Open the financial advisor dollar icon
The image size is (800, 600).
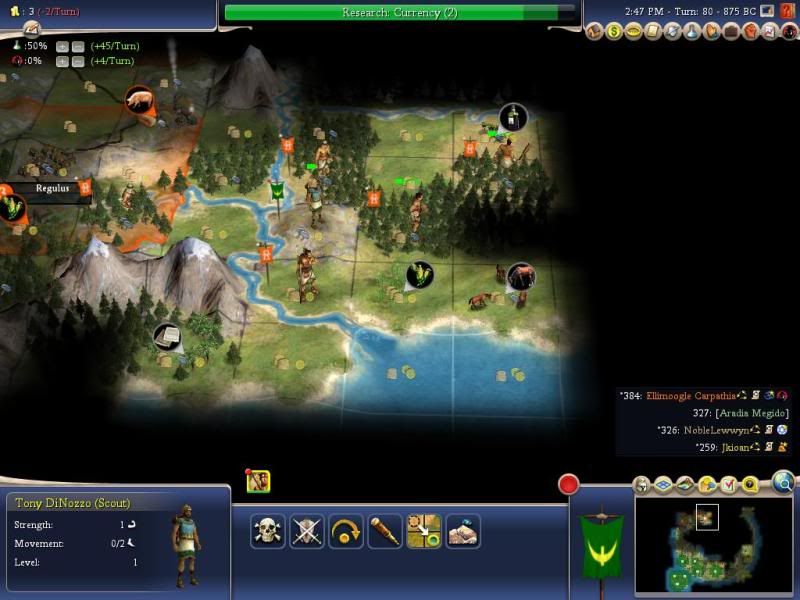click(x=614, y=32)
